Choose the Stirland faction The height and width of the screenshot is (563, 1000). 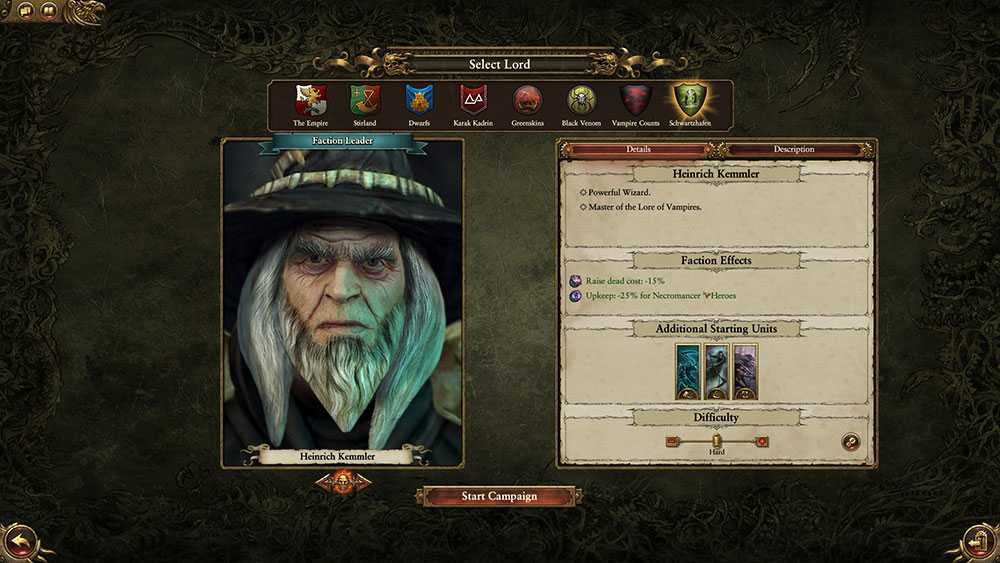click(364, 100)
